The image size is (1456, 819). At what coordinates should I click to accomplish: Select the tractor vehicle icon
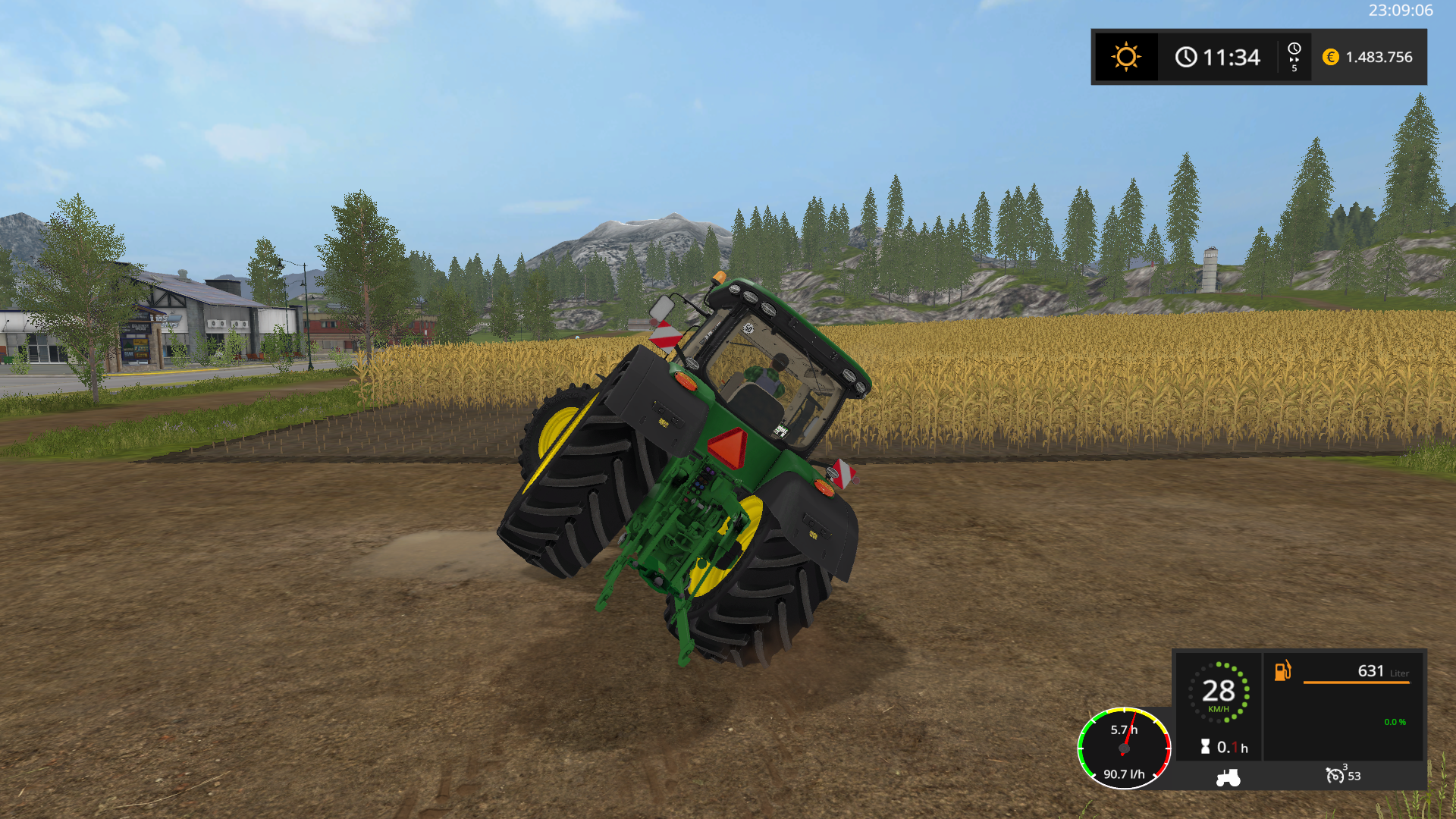coord(1228,777)
